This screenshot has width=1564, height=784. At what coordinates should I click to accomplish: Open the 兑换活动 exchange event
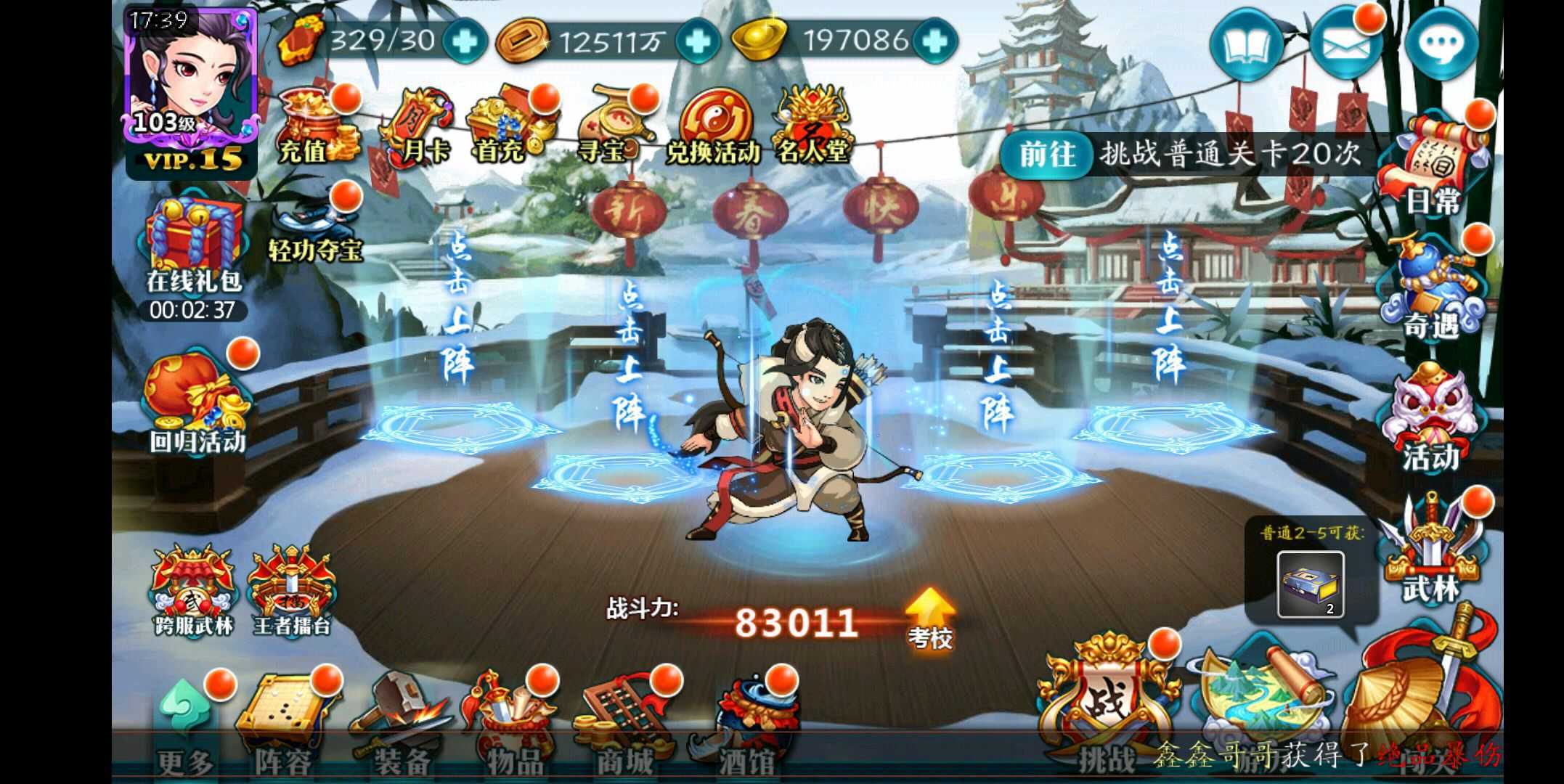[712, 128]
